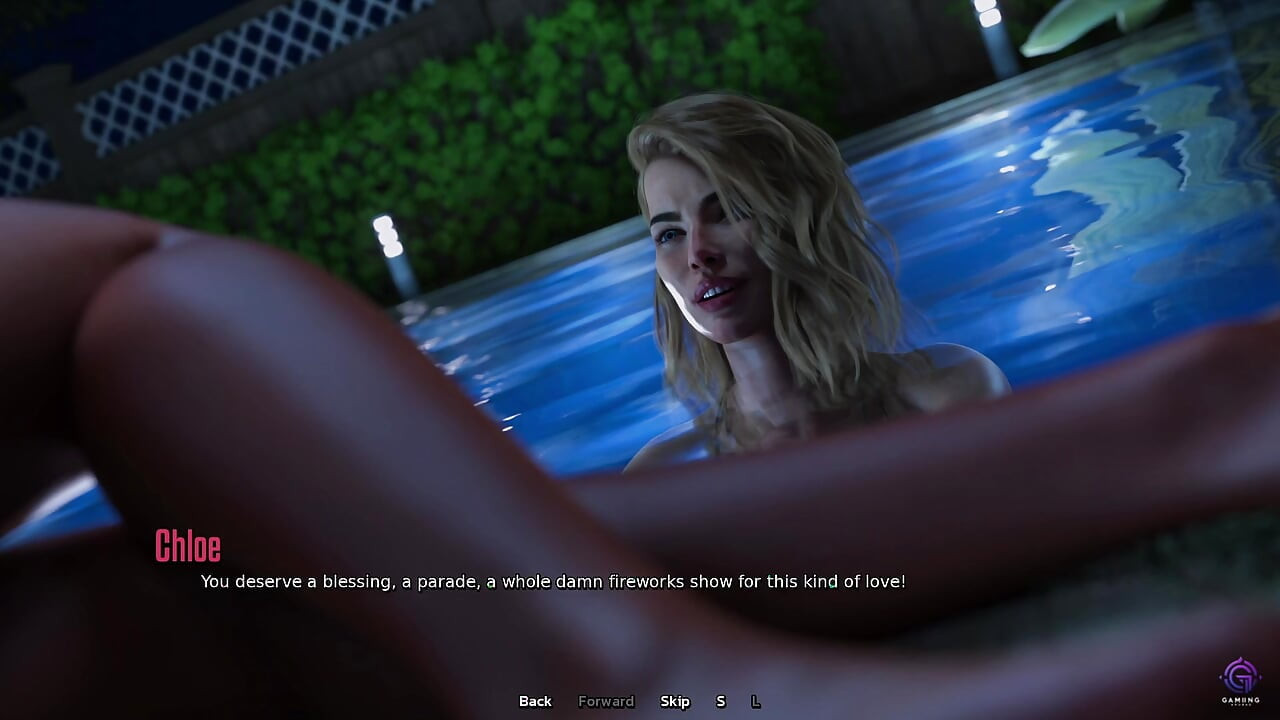The height and width of the screenshot is (720, 1280).
Task: Click the scene to advance the story
Action: [640, 300]
